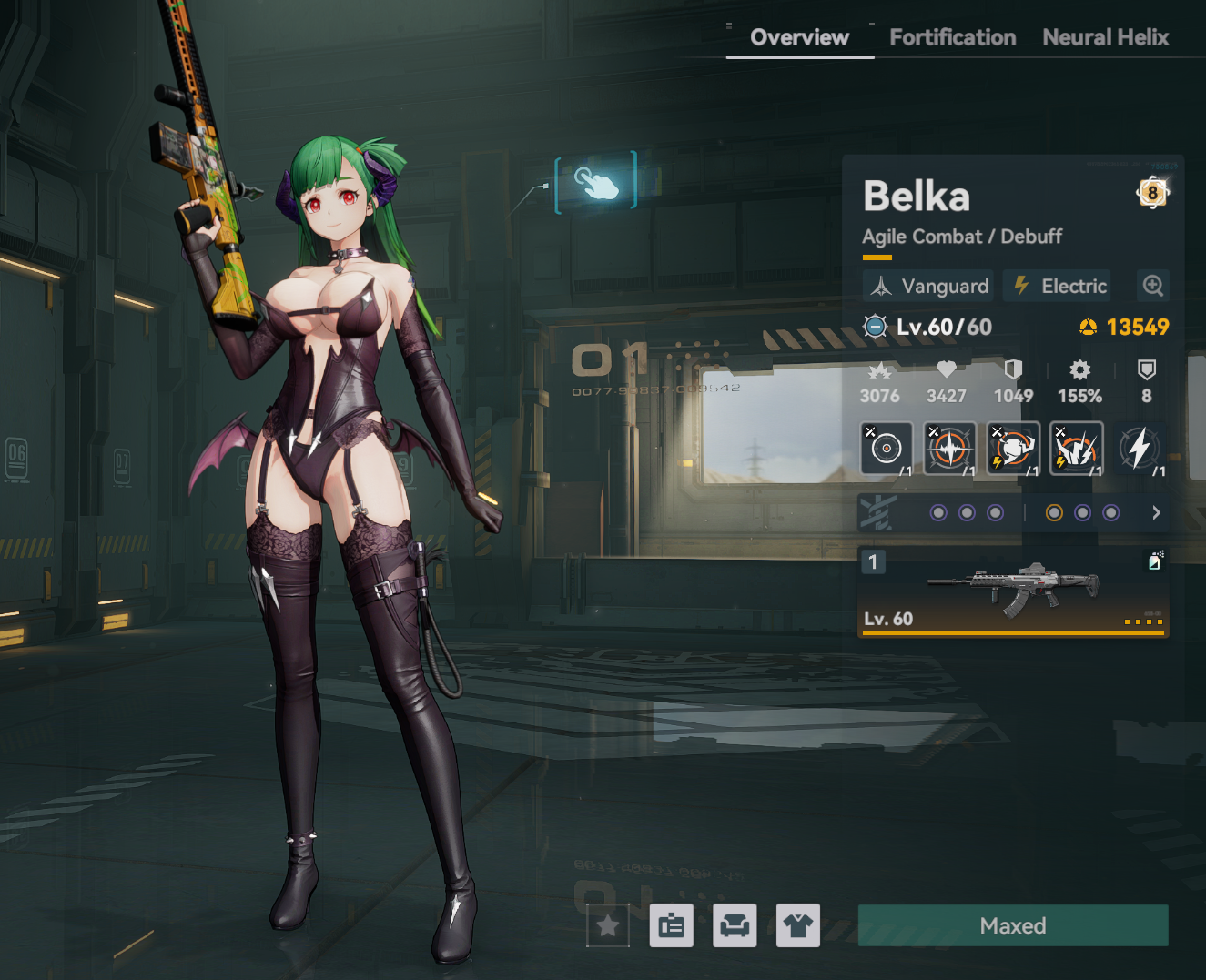Screen dimensions: 1206x980
Task: Toggle the star favorite button
Action: [x=608, y=926]
